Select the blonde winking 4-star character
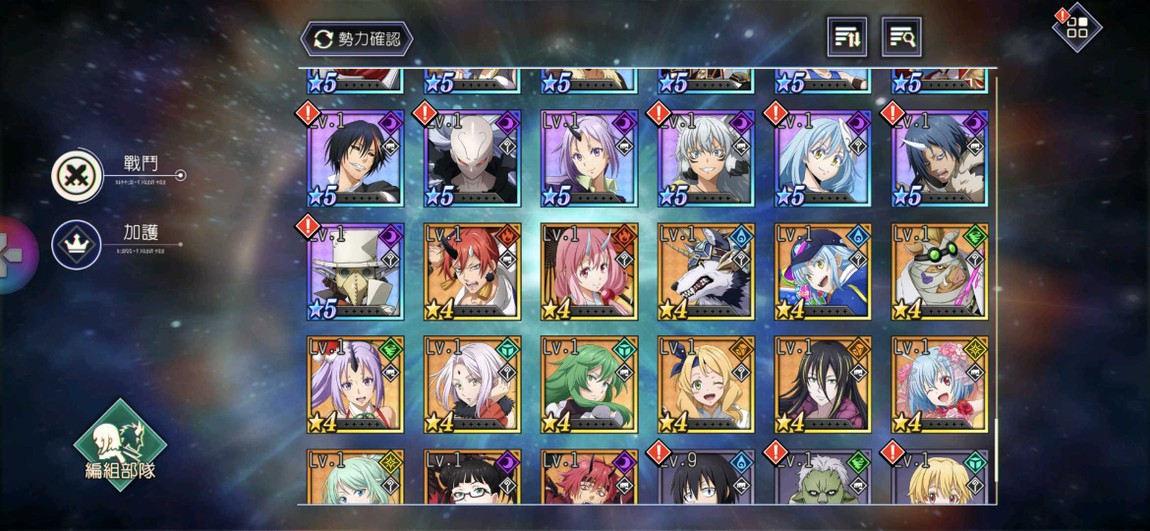Image resolution: width=1150 pixels, height=531 pixels. (x=706, y=384)
